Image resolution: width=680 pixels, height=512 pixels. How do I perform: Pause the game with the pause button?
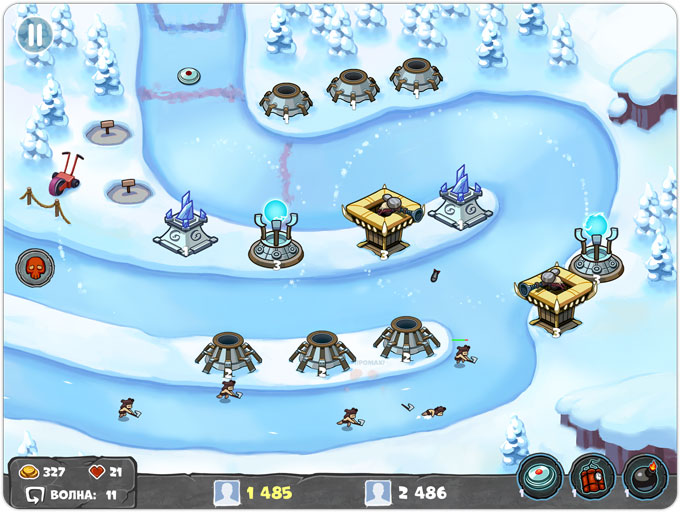[x=35, y=33]
